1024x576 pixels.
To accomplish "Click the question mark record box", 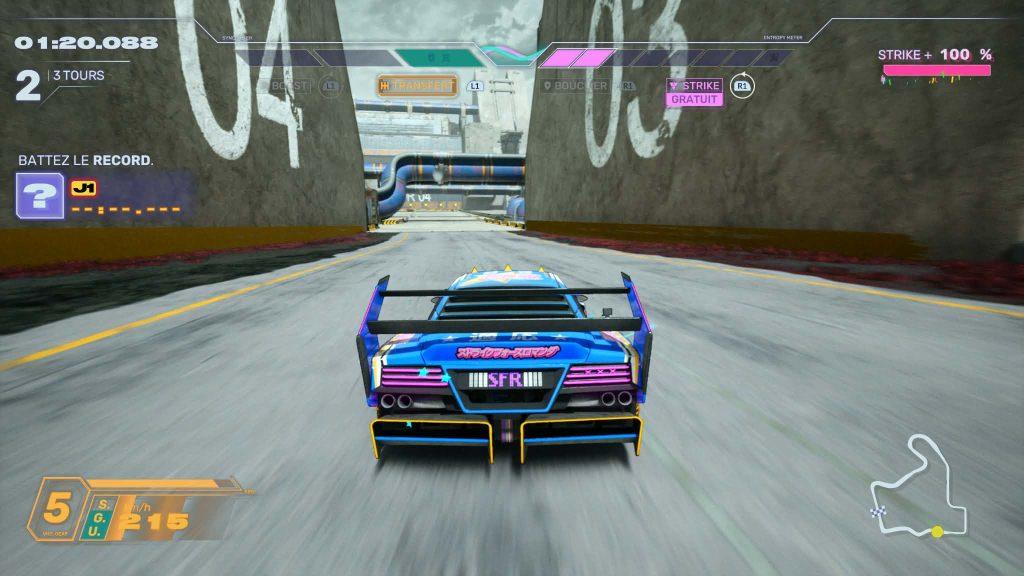I will [40, 195].
